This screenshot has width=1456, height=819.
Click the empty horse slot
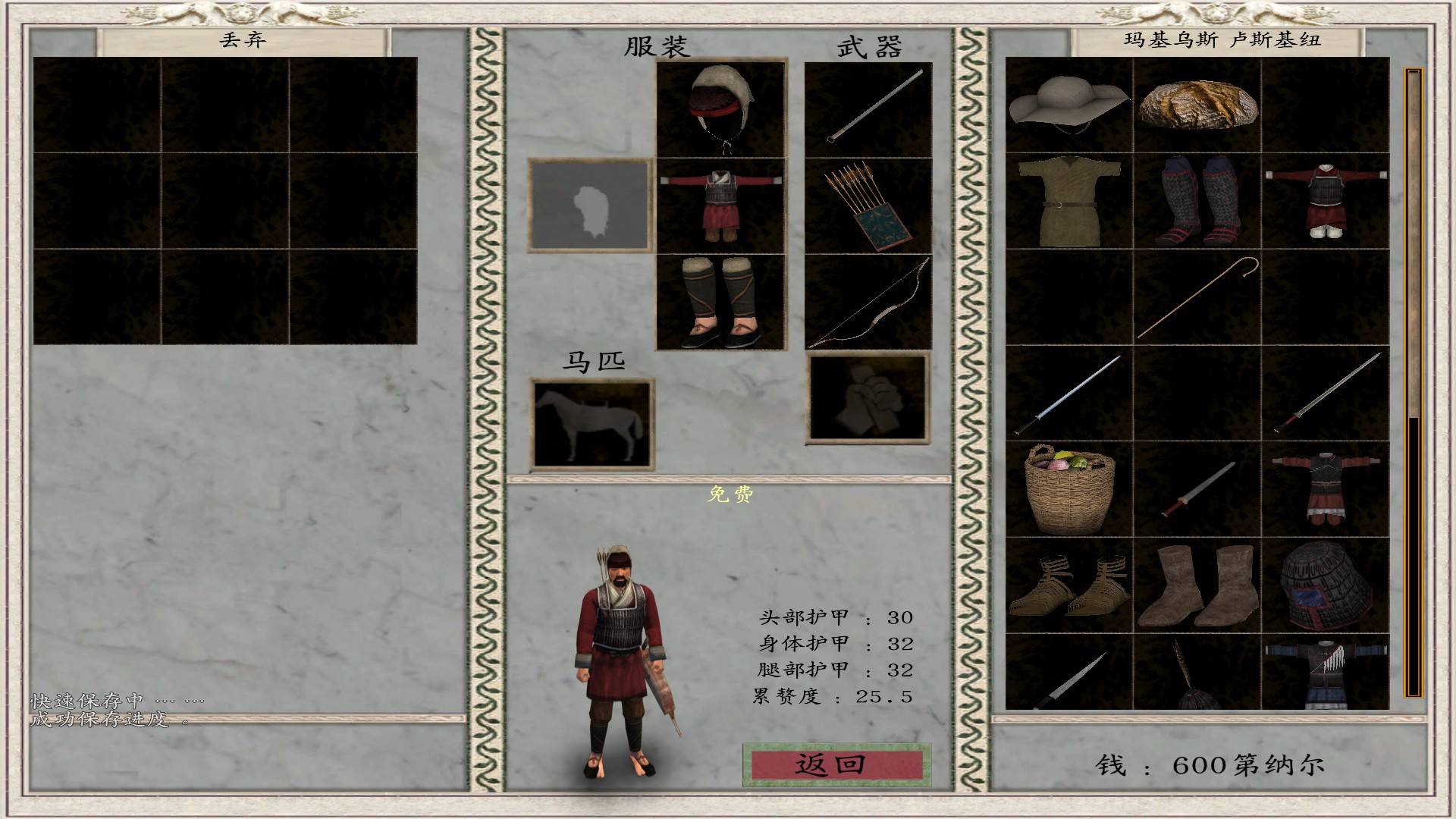coord(591,423)
